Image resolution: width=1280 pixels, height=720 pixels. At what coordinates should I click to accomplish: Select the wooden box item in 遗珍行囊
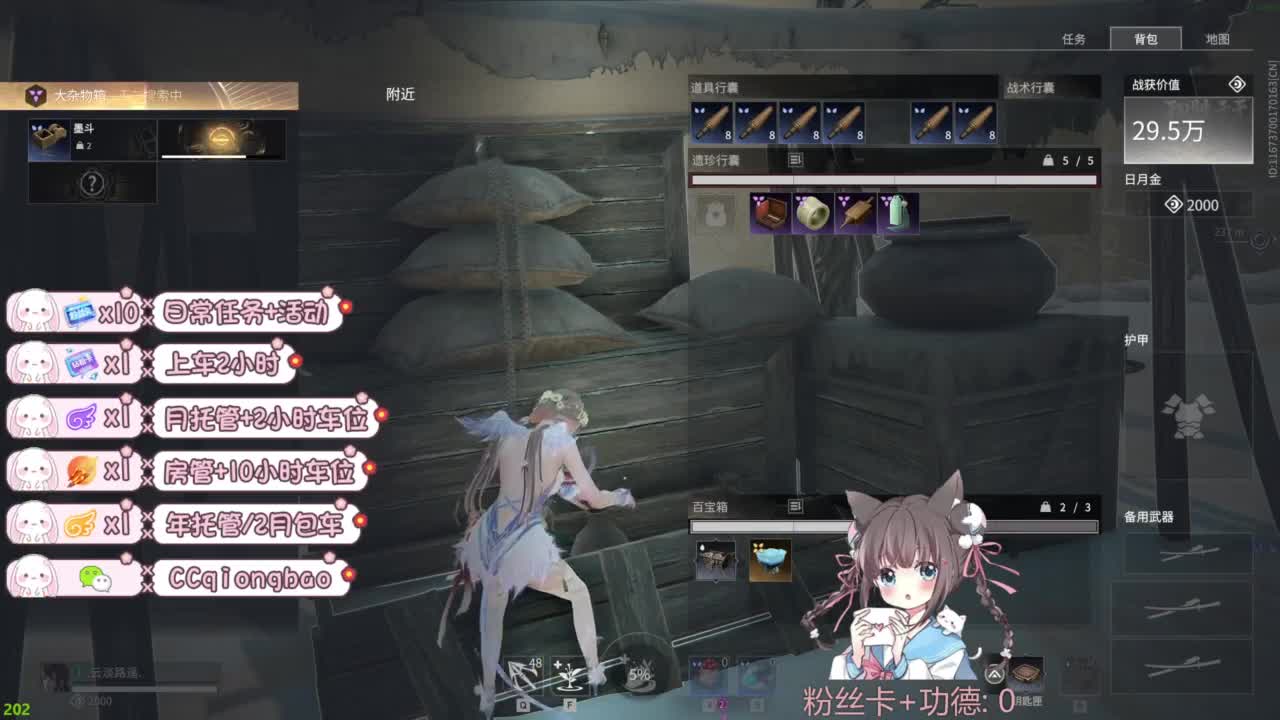[x=770, y=213]
